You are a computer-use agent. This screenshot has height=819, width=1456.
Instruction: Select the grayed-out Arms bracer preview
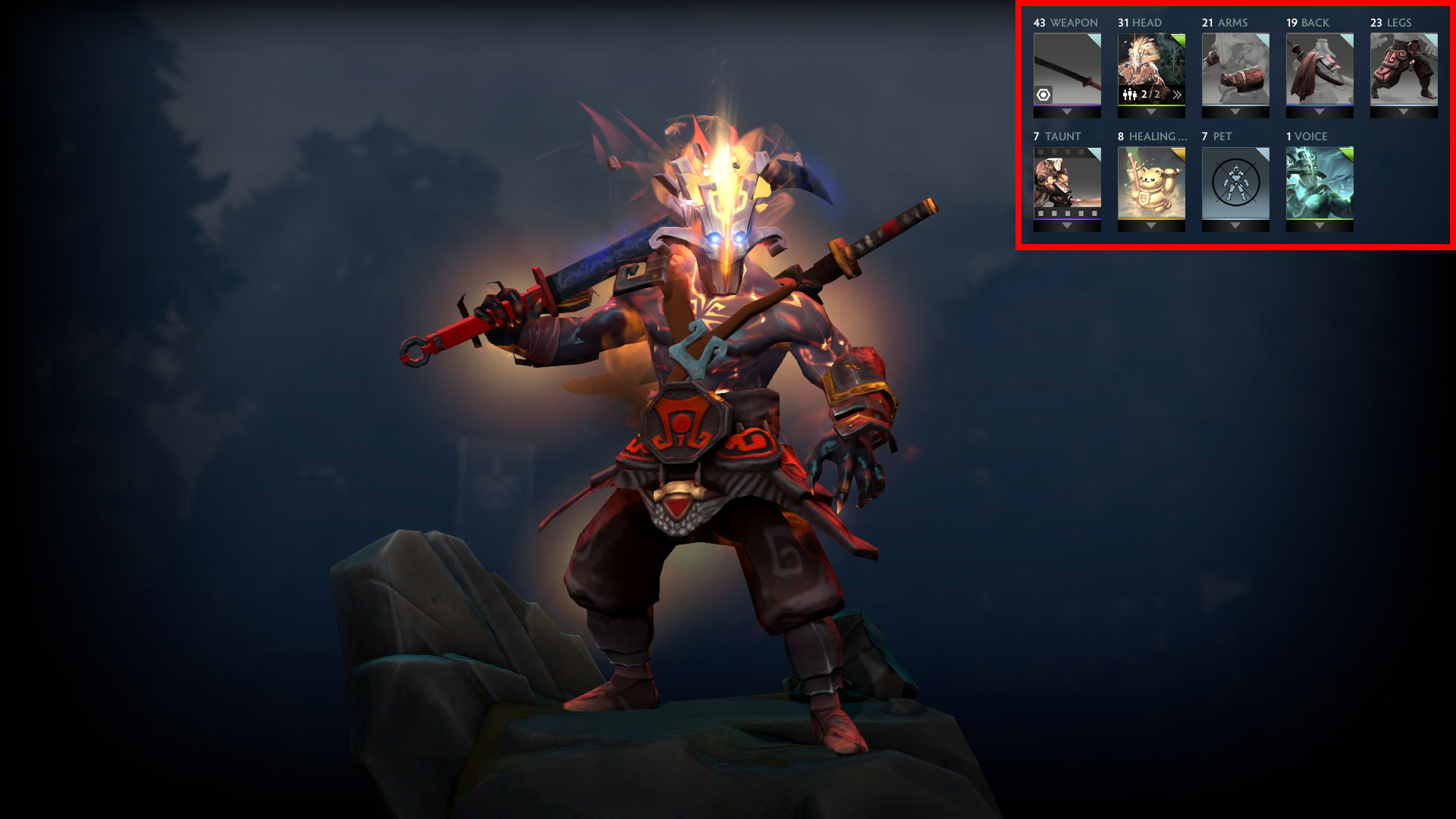point(1236,70)
